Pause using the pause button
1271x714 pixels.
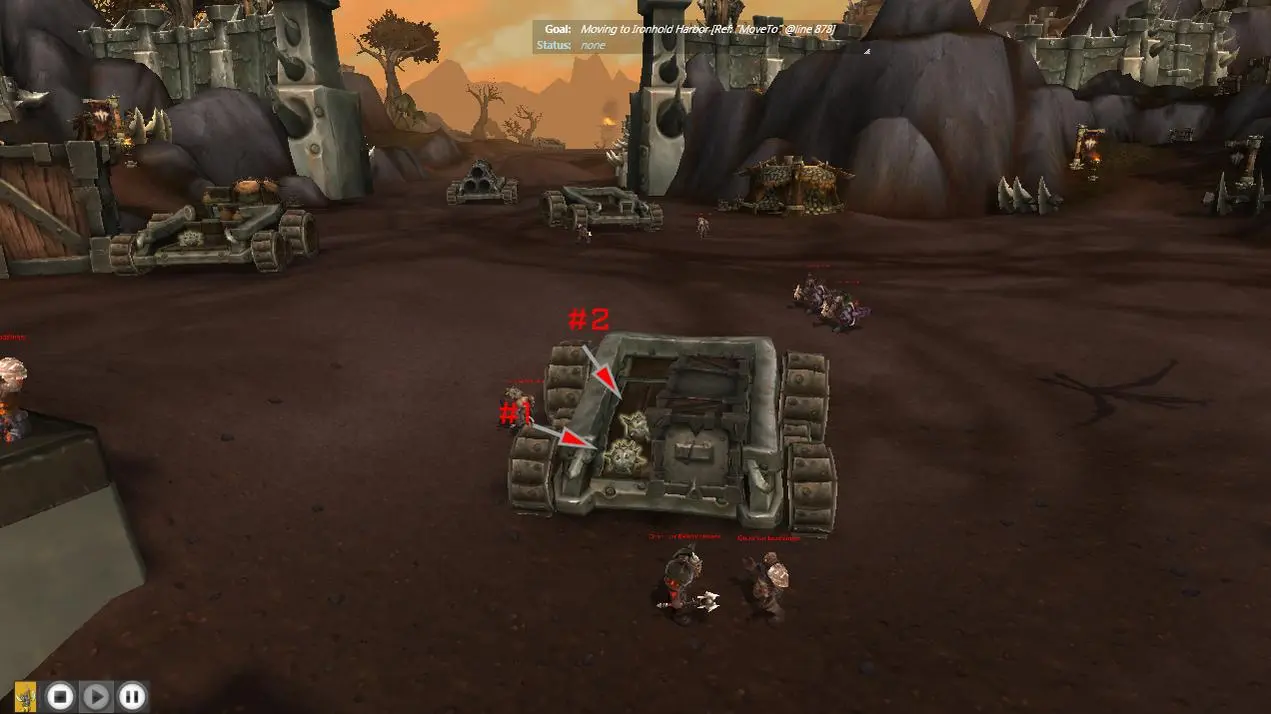132,696
